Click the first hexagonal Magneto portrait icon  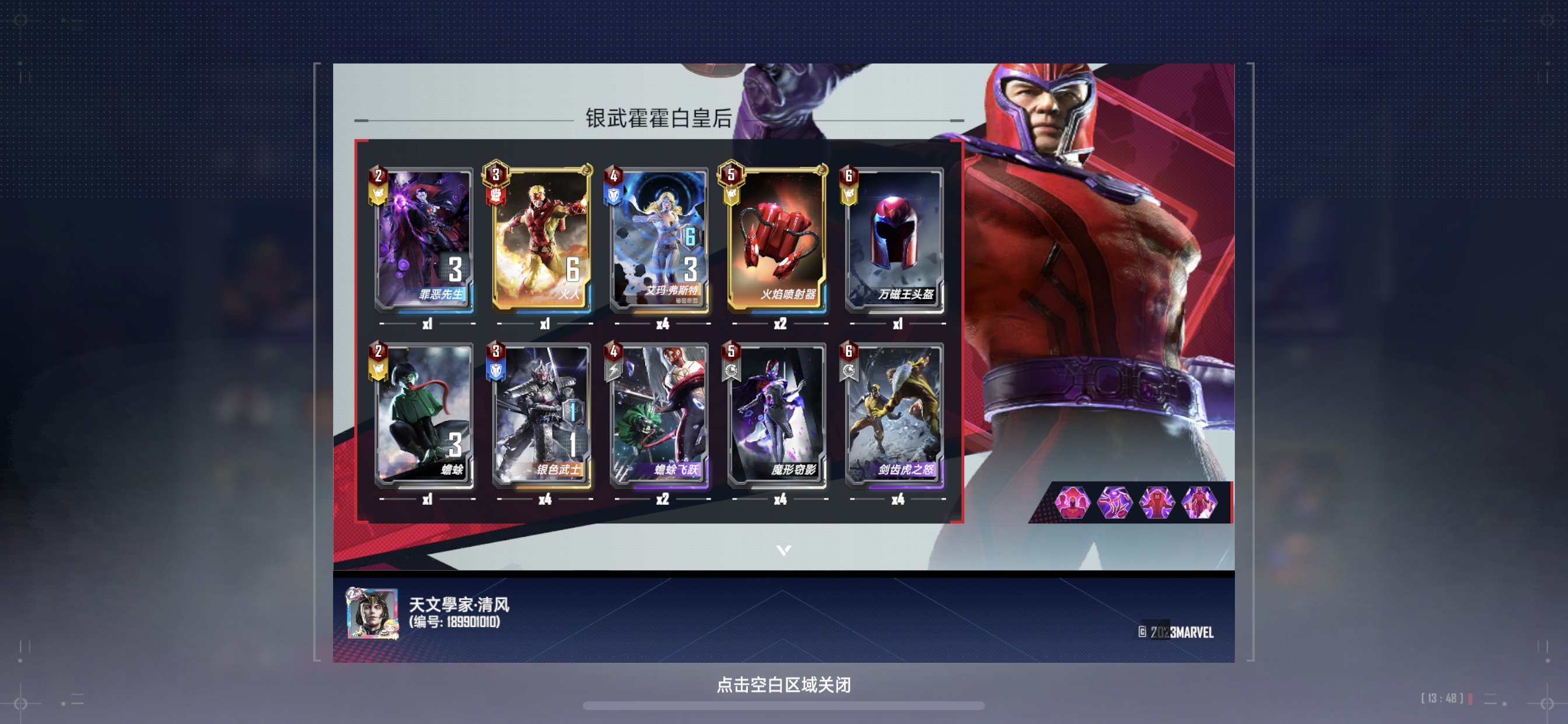pos(1073,504)
